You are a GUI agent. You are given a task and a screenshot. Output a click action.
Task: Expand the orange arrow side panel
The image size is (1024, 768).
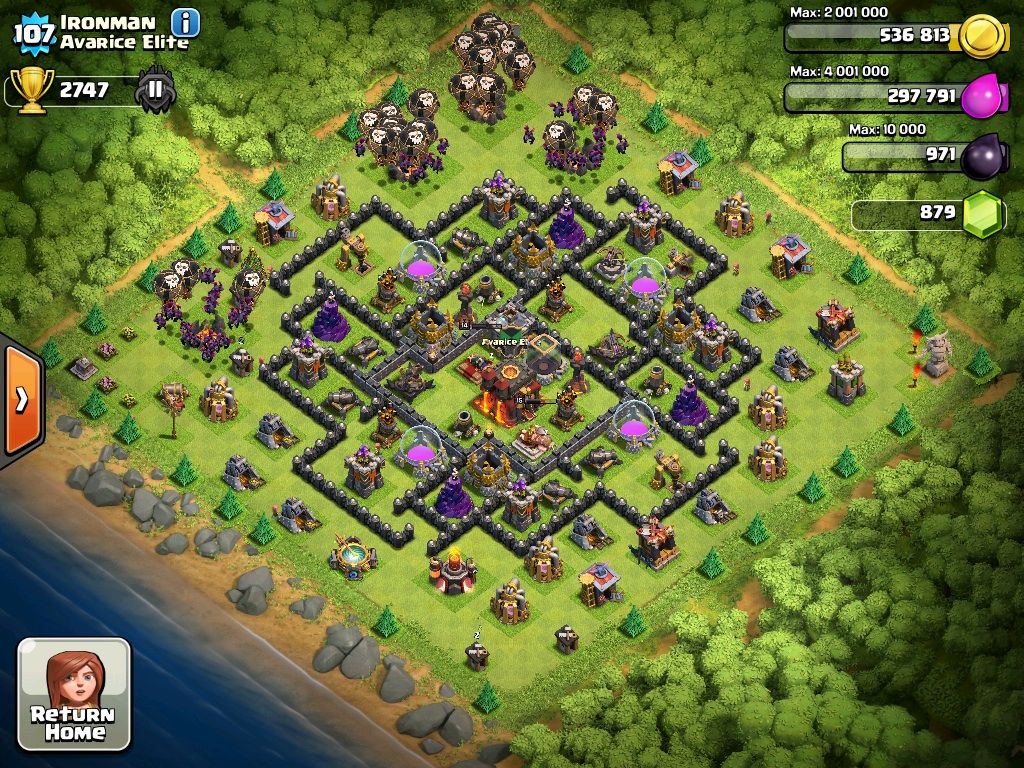point(21,399)
